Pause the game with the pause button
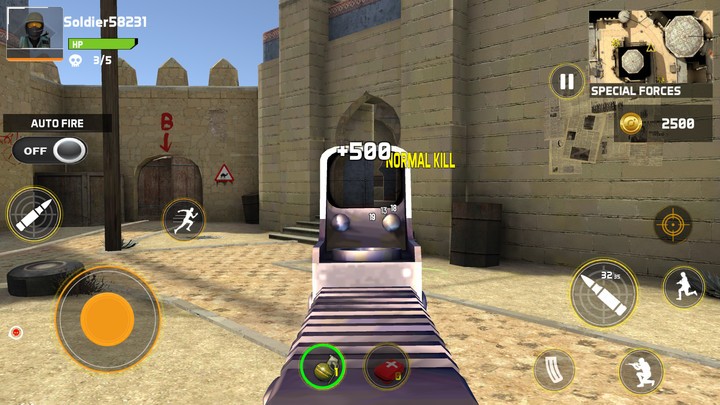The height and width of the screenshot is (405, 720). click(x=567, y=82)
